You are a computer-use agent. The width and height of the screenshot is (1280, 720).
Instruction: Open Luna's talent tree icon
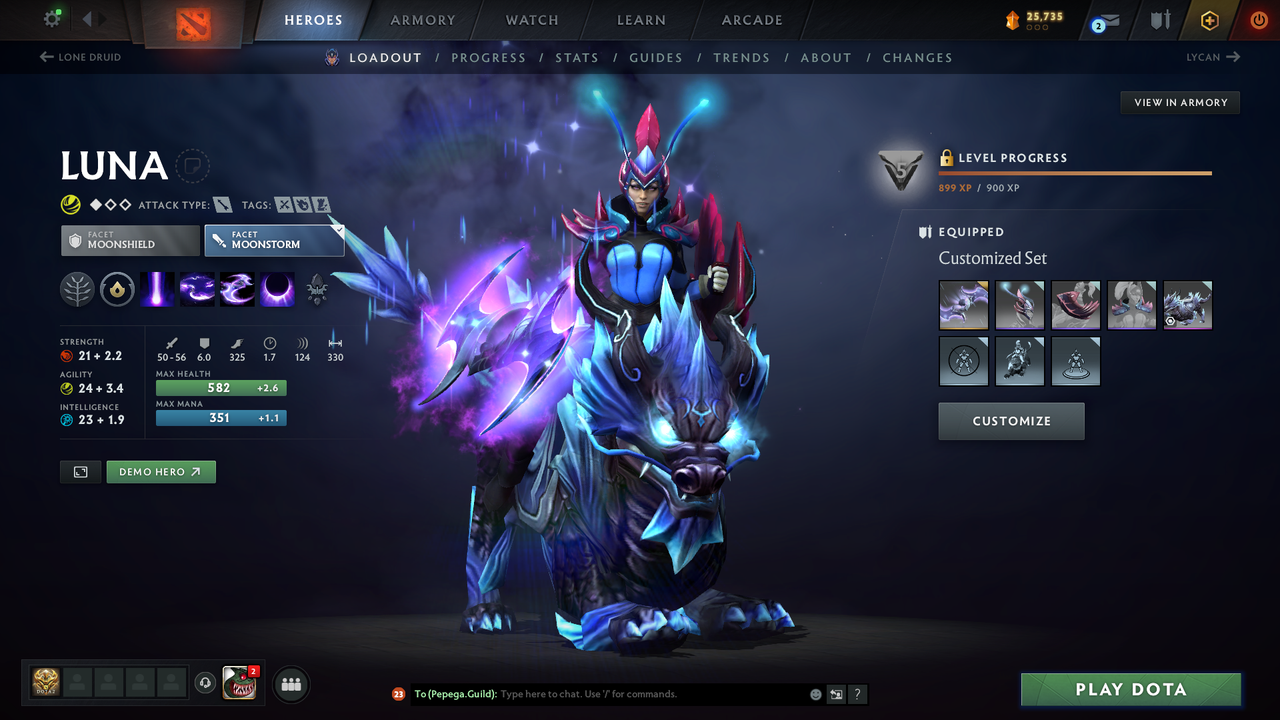(x=77, y=289)
